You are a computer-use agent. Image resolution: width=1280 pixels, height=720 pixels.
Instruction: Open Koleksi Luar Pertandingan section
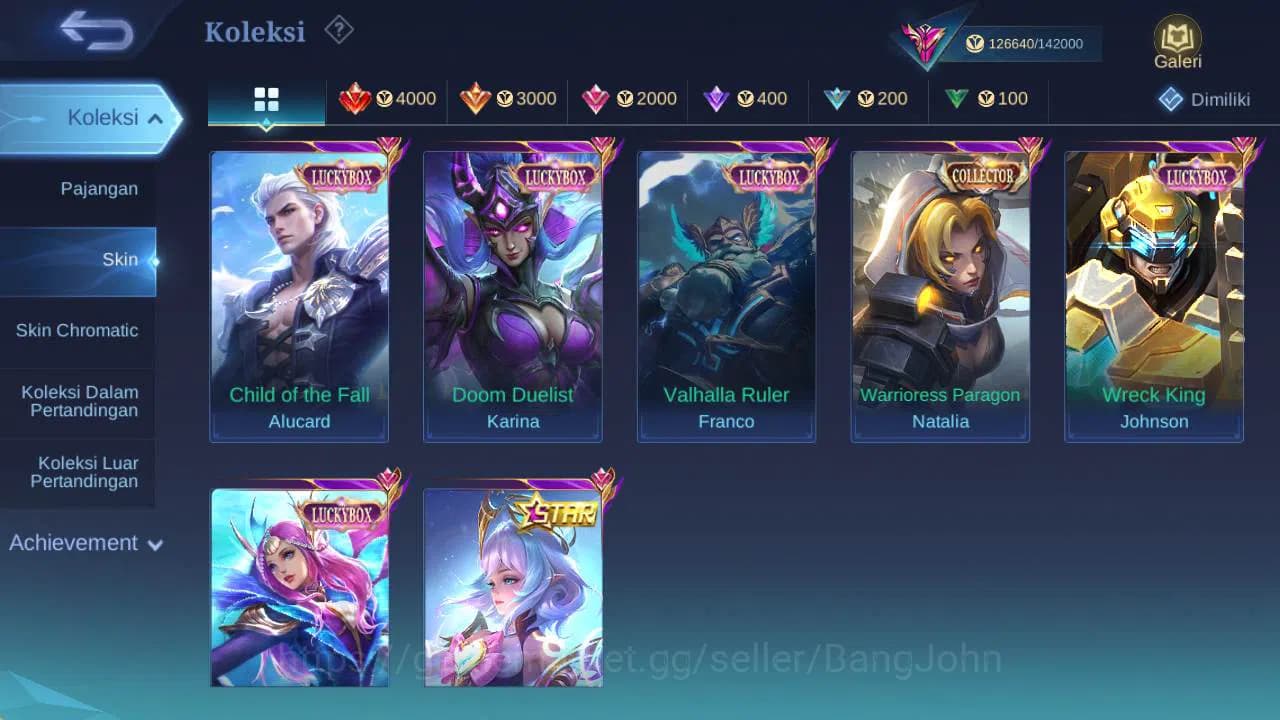(x=78, y=471)
